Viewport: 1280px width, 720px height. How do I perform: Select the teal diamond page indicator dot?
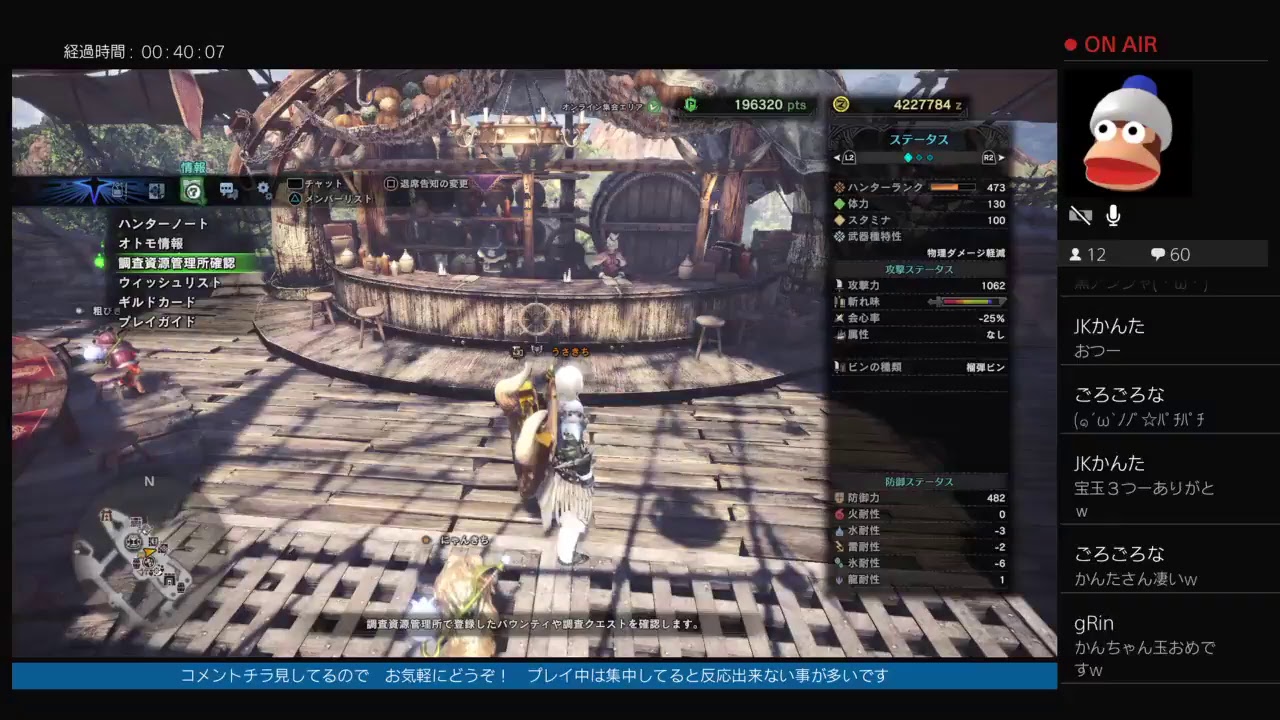909,157
